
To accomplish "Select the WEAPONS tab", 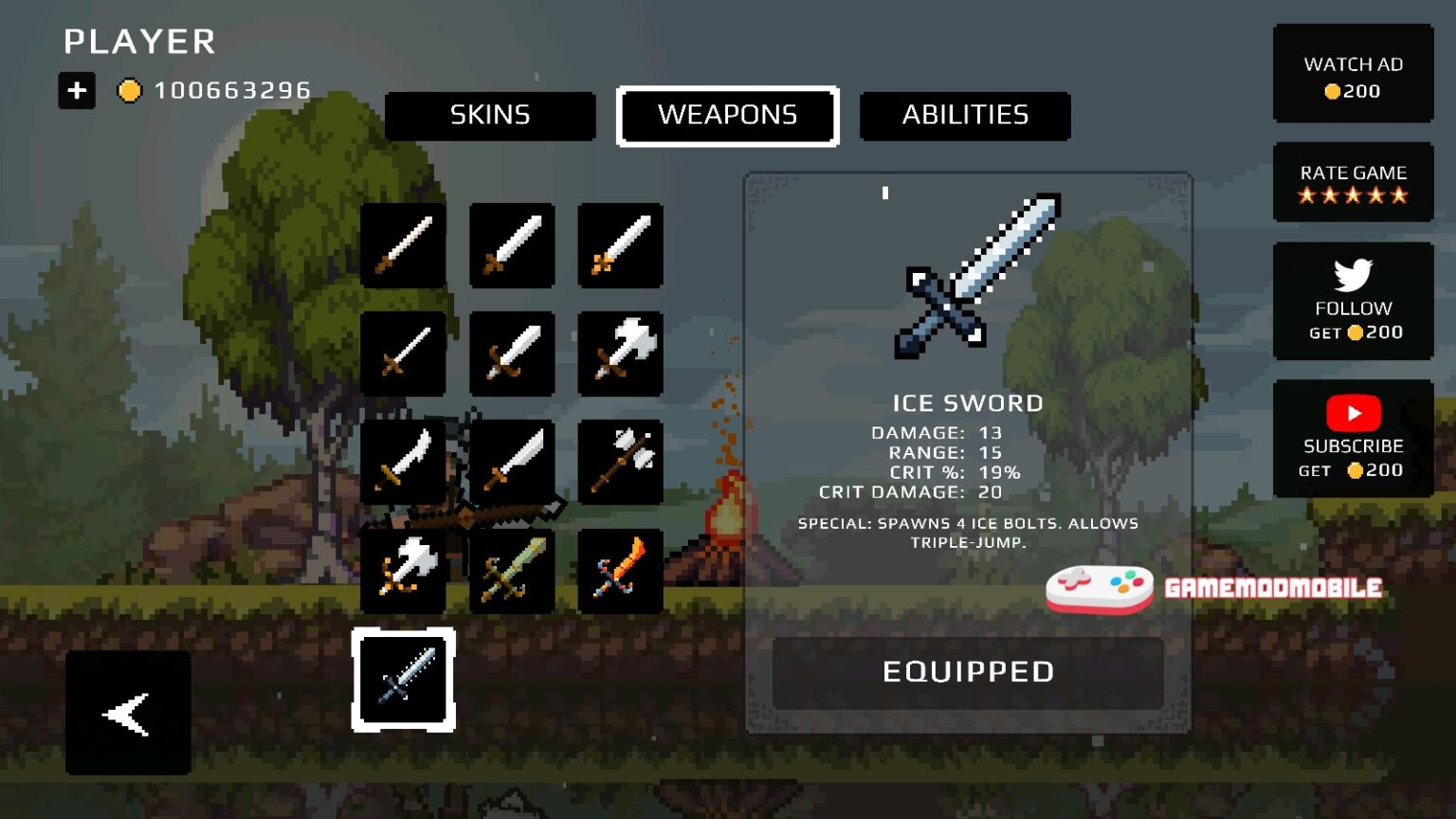I will [x=728, y=116].
